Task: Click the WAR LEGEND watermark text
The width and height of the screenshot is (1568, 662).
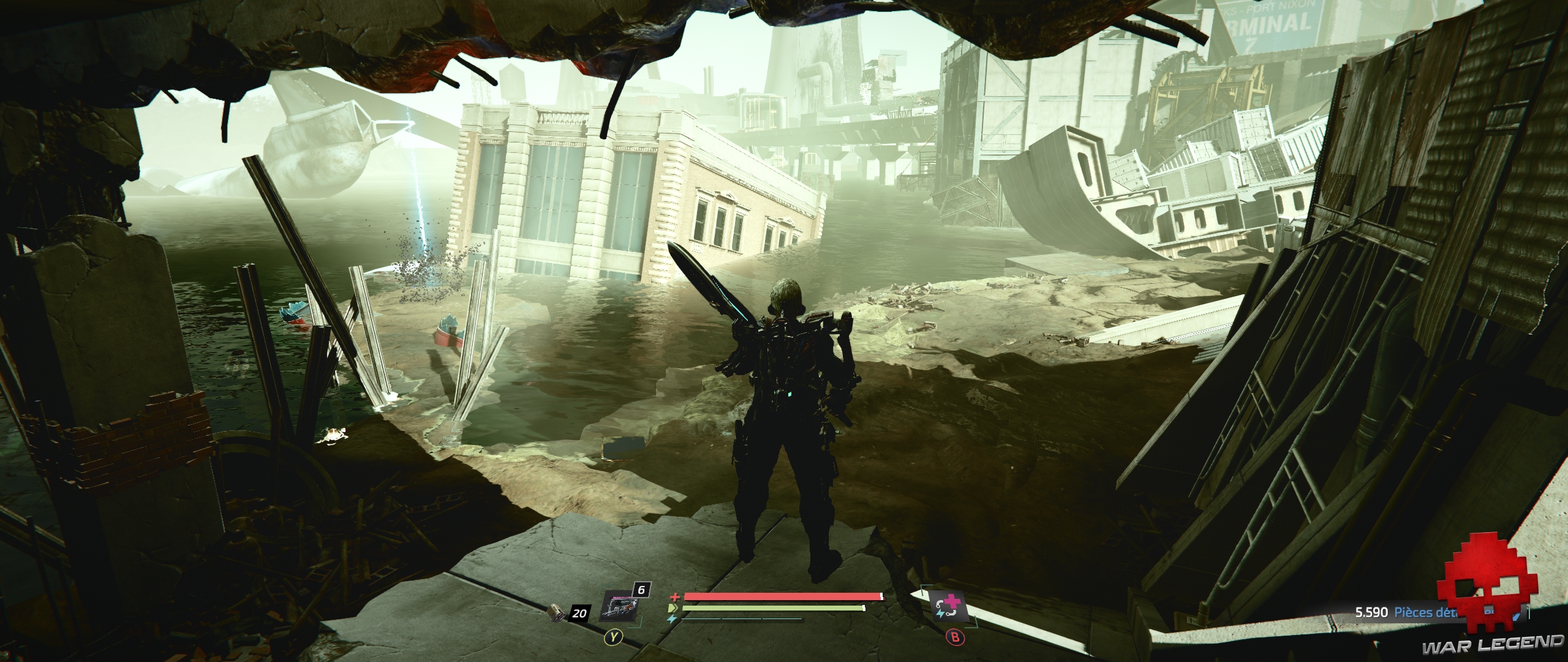Action: [1496, 644]
